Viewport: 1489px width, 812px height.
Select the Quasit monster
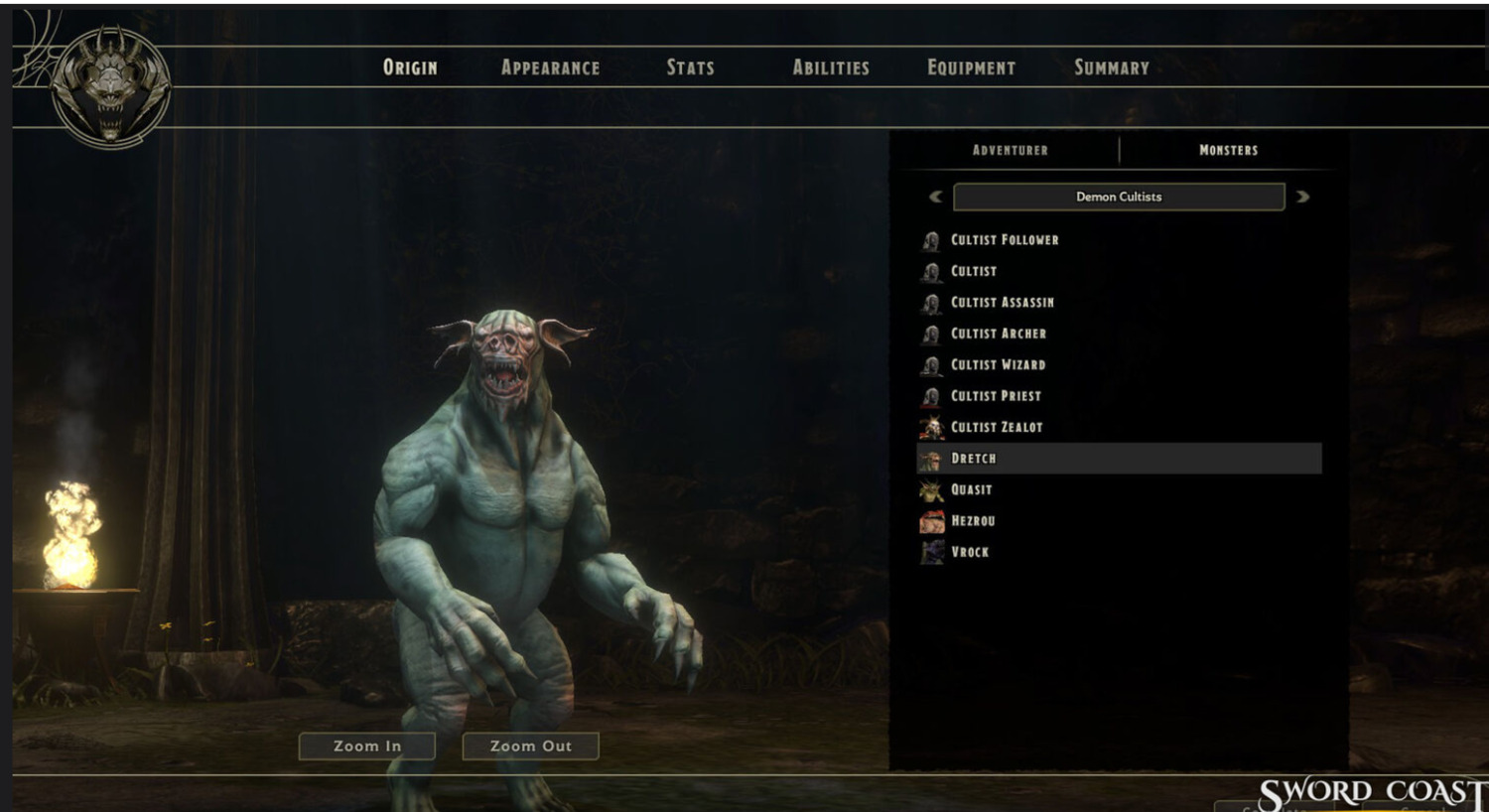pyautogui.click(x=971, y=489)
